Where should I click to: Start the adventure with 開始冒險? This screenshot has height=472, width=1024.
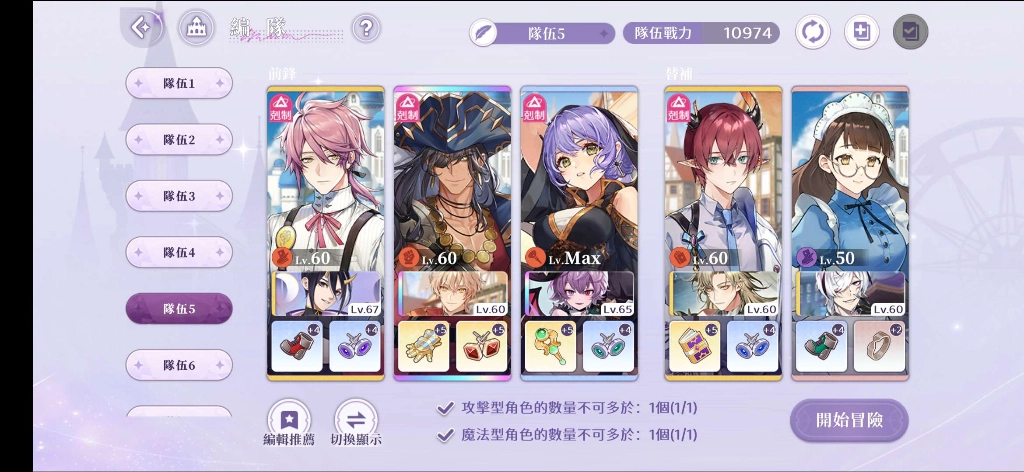849,420
